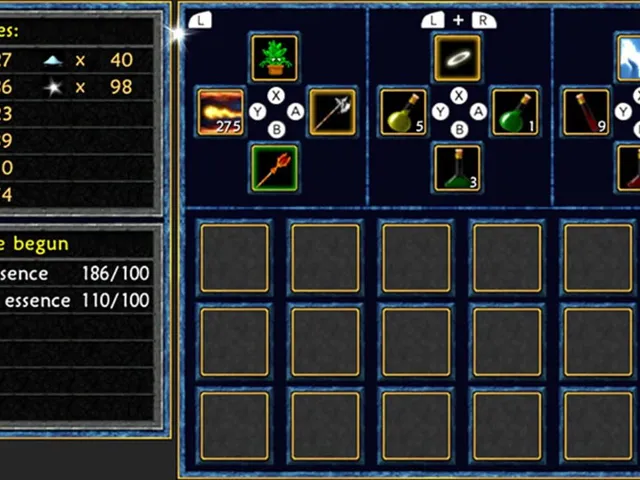Image resolution: width=640 pixels, height=480 pixels.
Task: Activate the glowing halo ring slot
Action: pyautogui.click(x=458, y=58)
